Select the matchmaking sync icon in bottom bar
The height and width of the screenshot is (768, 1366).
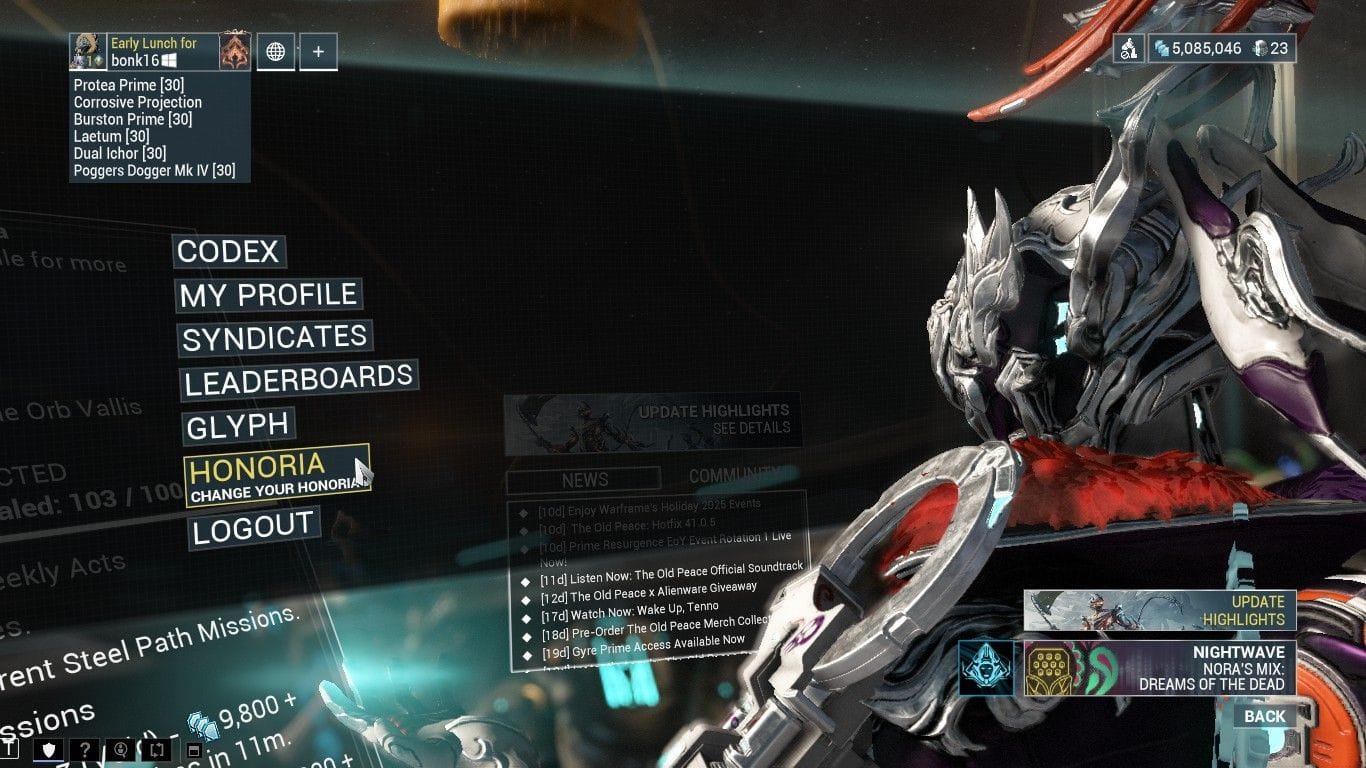coord(156,750)
